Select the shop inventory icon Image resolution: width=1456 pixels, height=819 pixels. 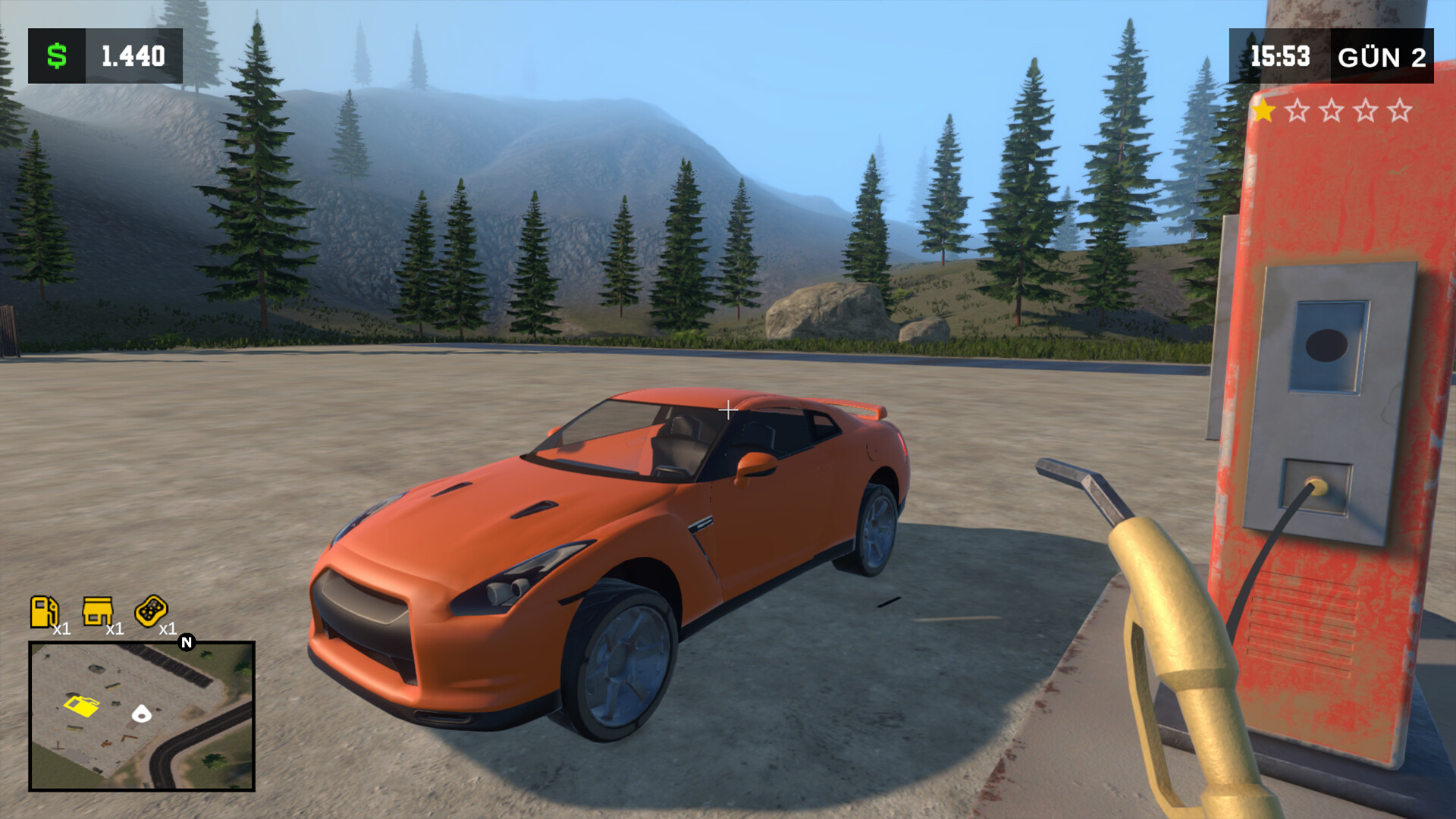click(x=96, y=610)
